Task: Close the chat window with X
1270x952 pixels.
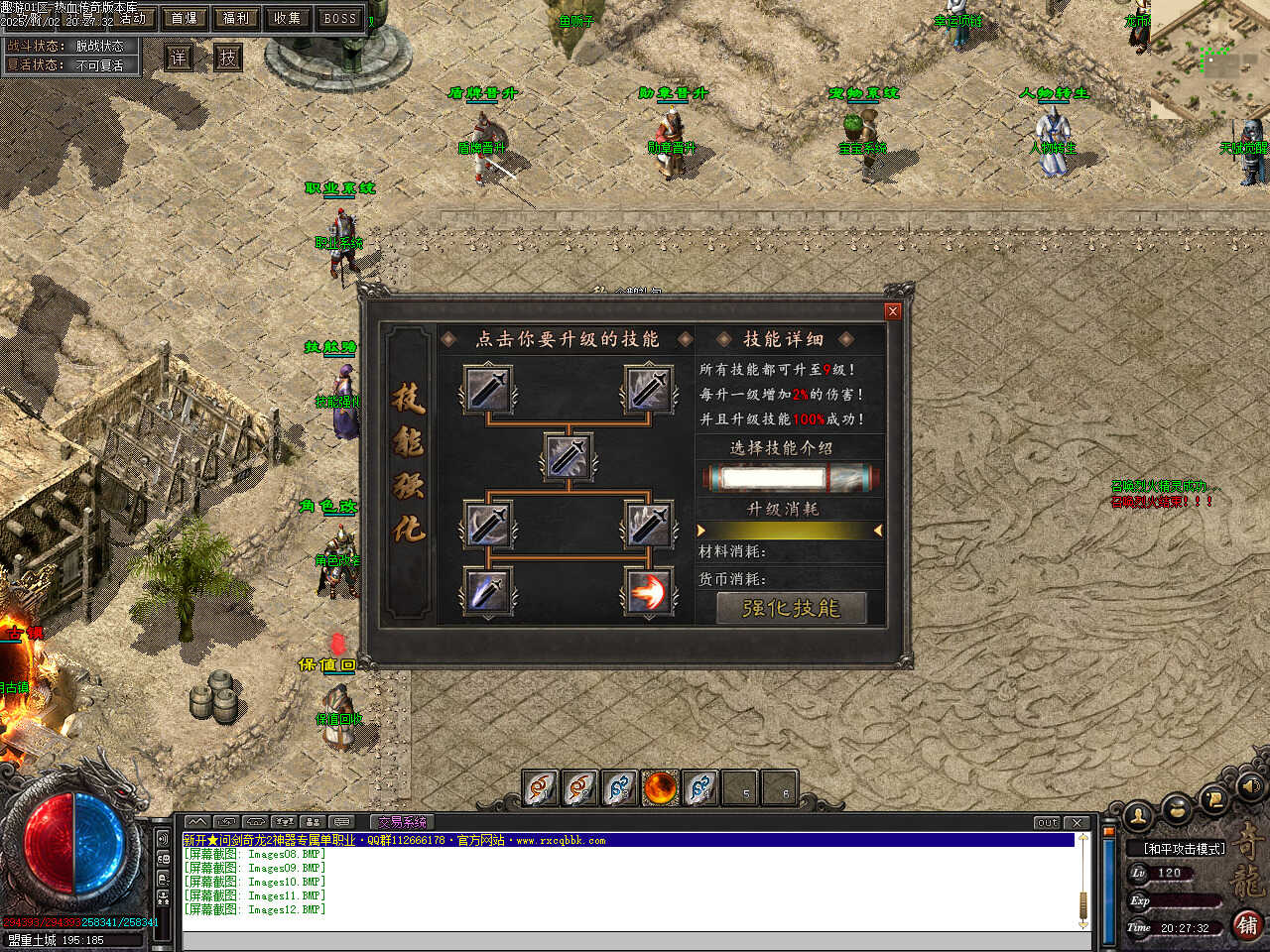Action: pyautogui.click(x=1077, y=823)
